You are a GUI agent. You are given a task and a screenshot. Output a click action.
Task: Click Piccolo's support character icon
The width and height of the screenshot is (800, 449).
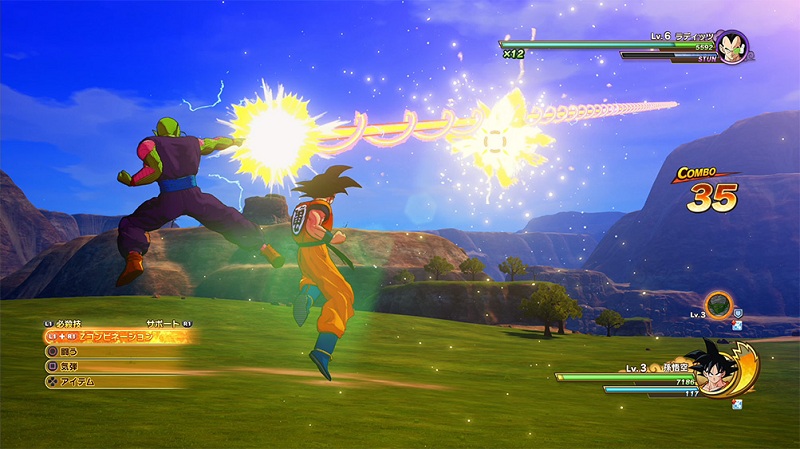(x=719, y=304)
